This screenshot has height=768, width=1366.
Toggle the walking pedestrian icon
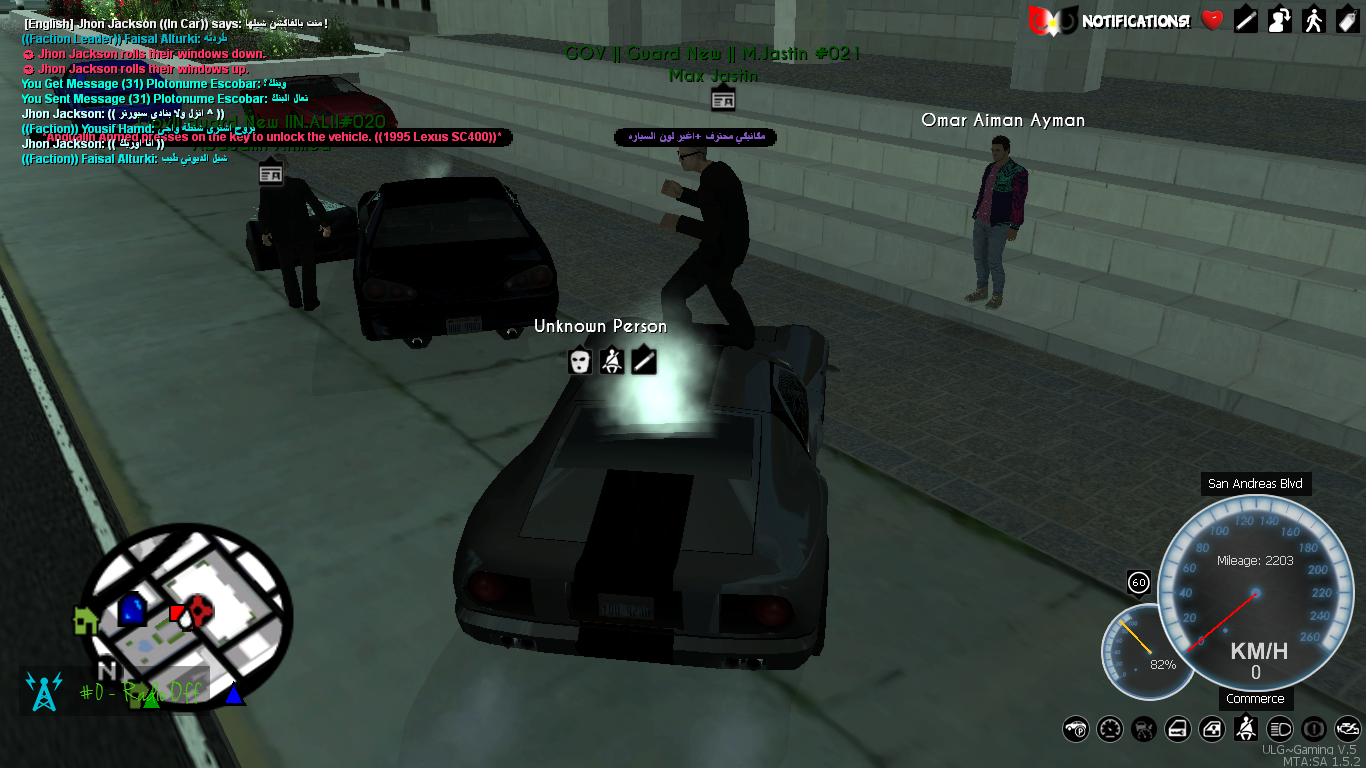[x=1313, y=20]
